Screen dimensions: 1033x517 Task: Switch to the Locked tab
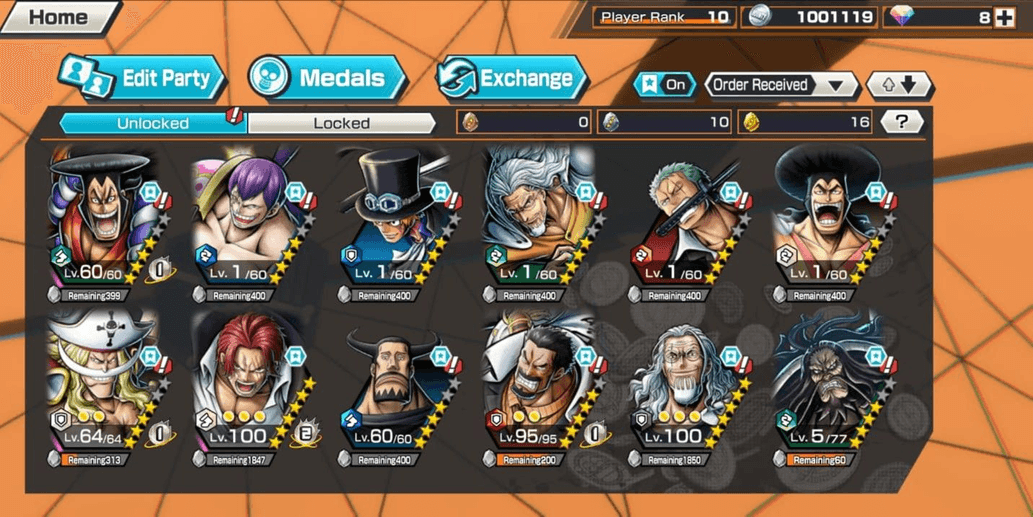[341, 123]
